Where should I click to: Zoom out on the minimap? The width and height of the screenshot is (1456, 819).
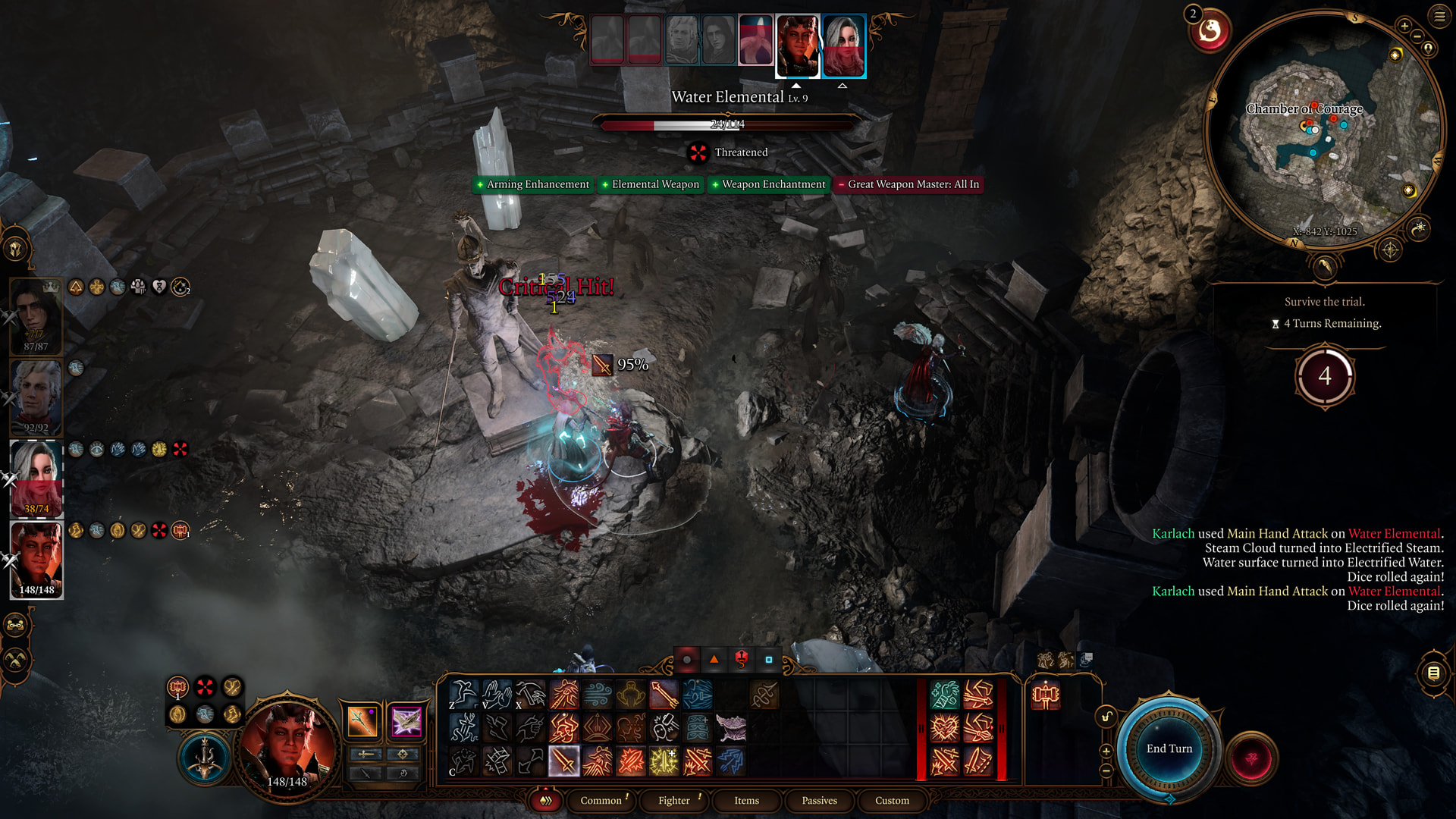tap(1417, 36)
